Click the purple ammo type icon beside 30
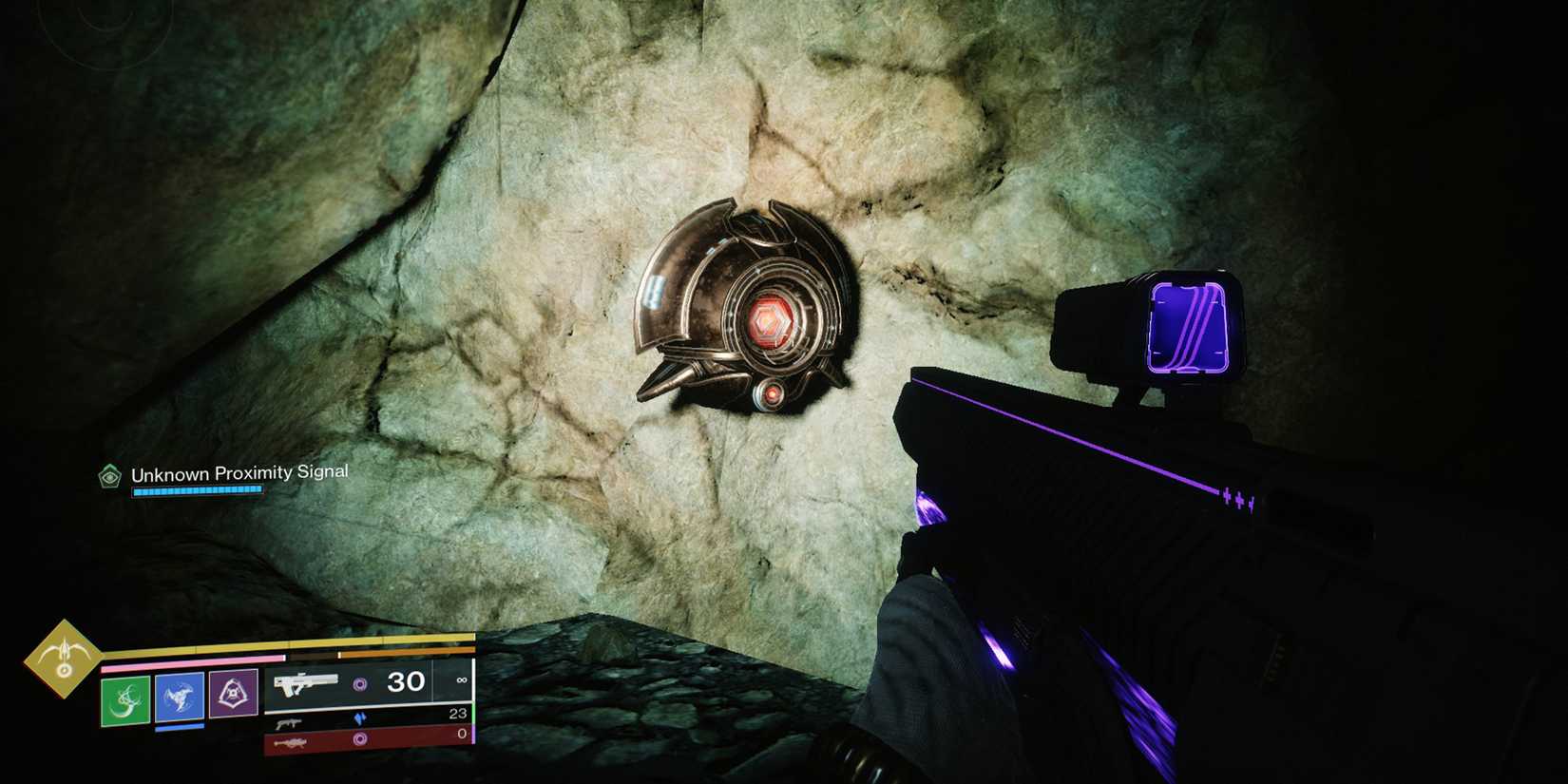The image size is (1568, 784). point(361,681)
